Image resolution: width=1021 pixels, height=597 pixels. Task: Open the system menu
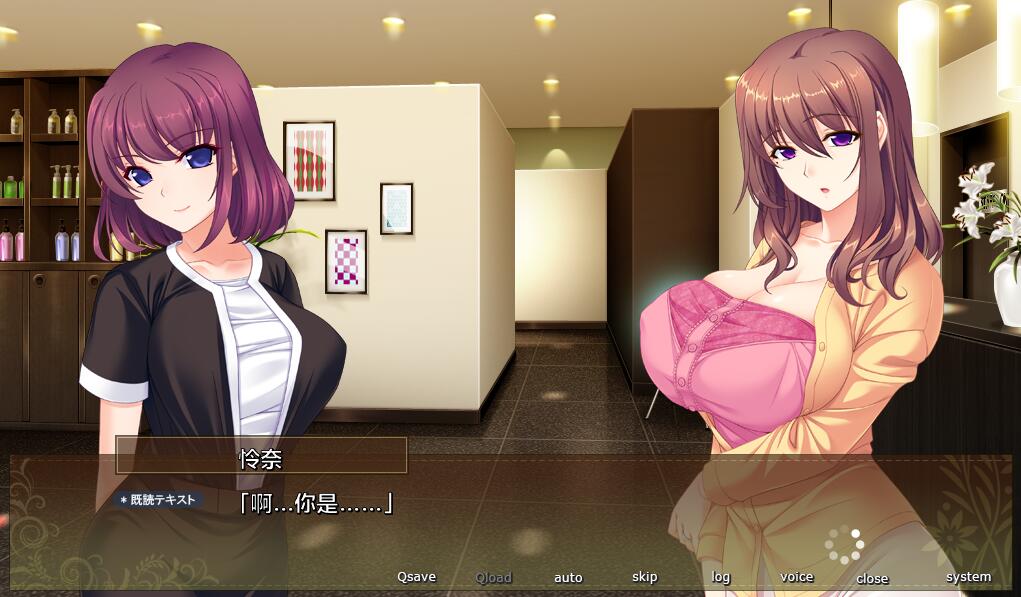point(968,577)
